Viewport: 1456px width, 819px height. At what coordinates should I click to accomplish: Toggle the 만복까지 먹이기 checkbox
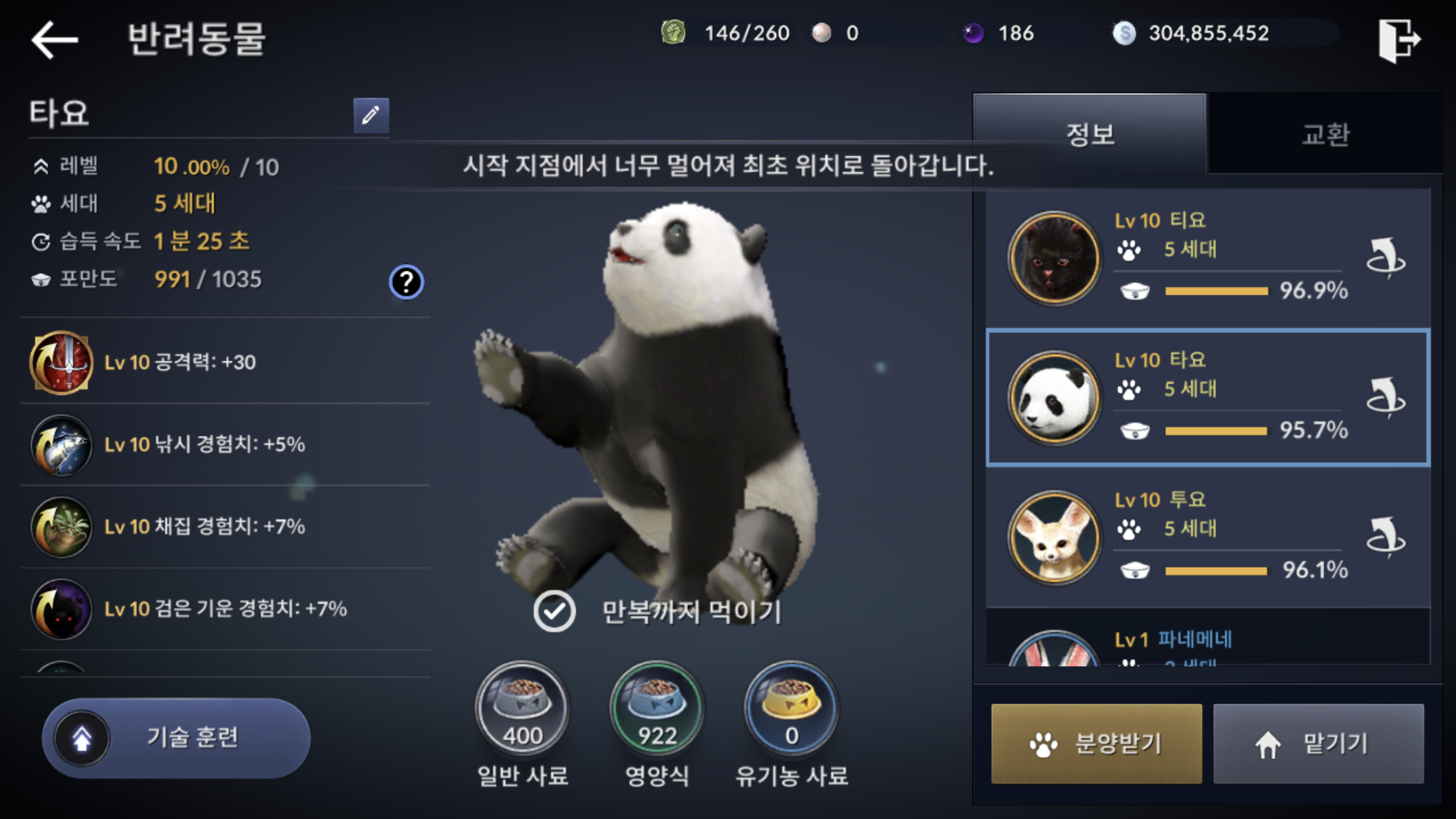click(x=555, y=611)
